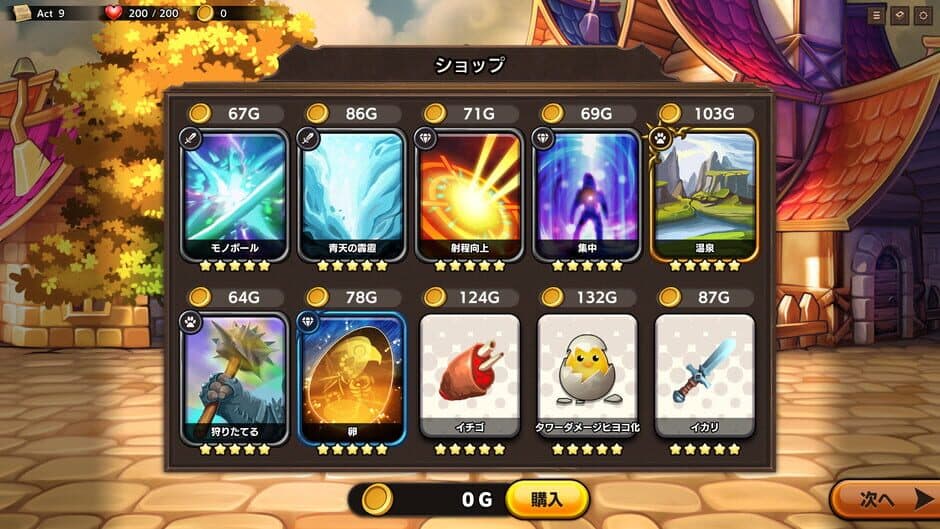This screenshot has height=529, width=940.
Task: Open the gear settings icon
Action: pyautogui.click(x=922, y=15)
